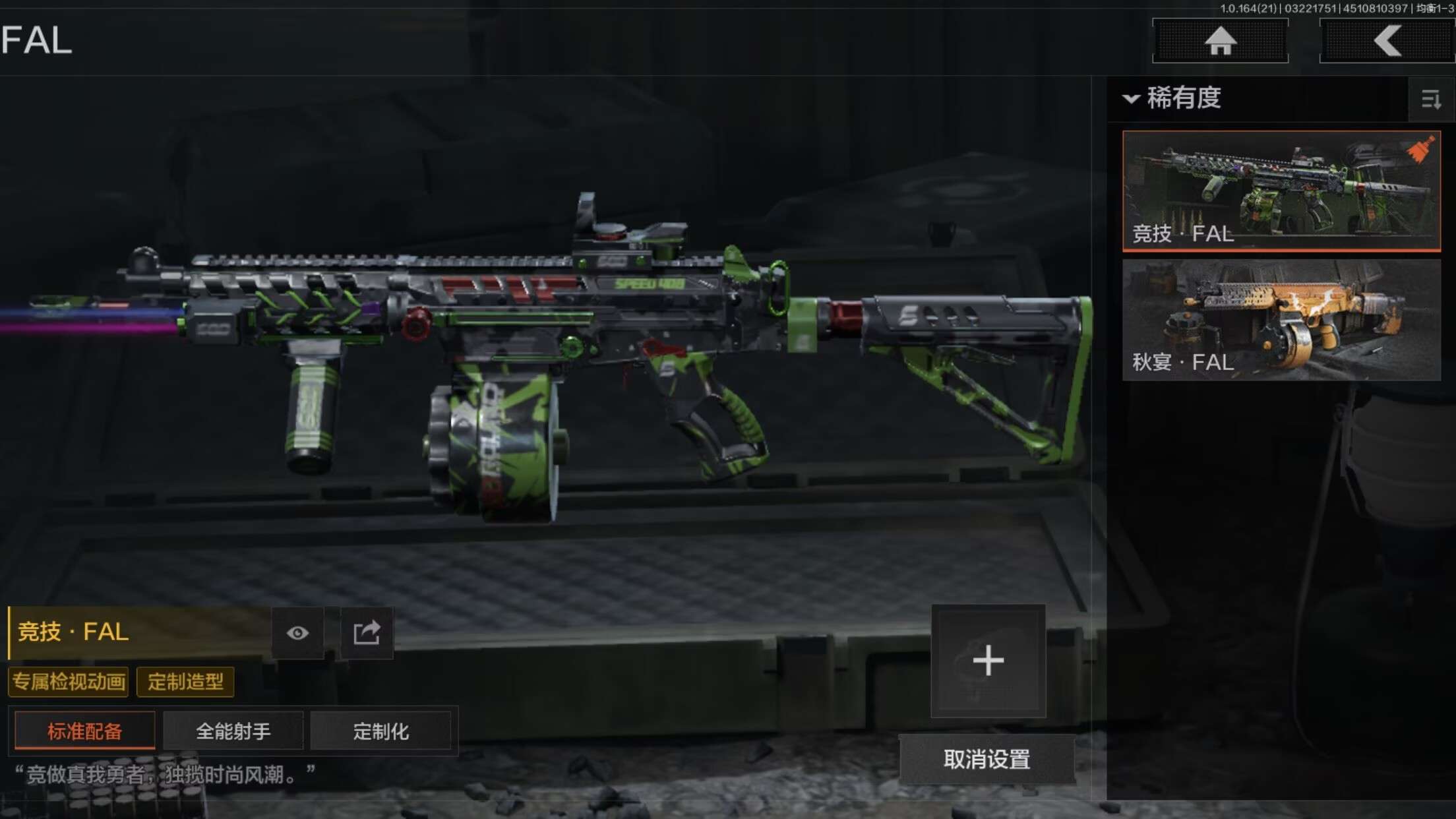Toggle the sort order icon
This screenshot has width=1456, height=819.
pos(1431,100)
